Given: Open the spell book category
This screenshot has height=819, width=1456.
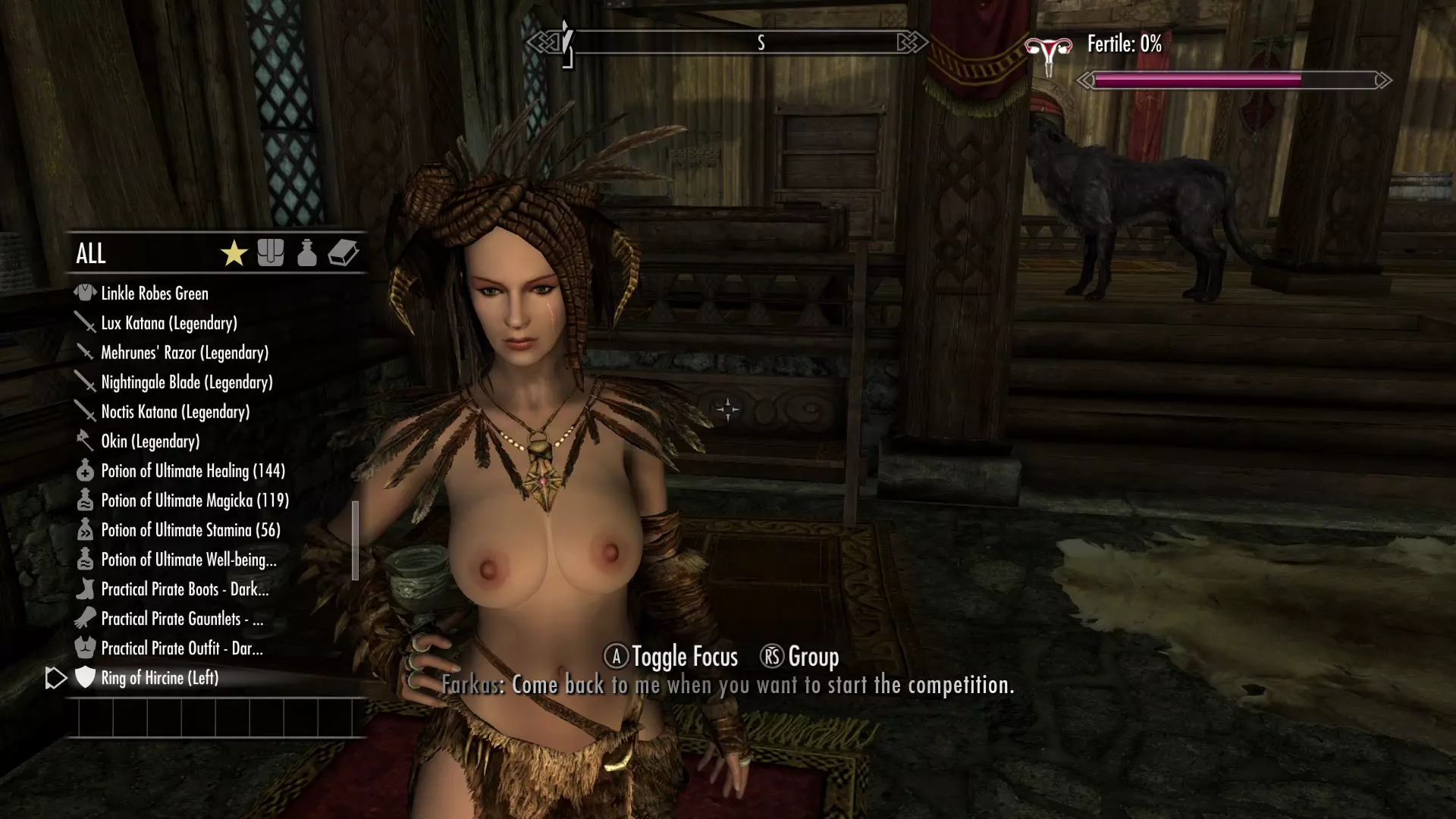Looking at the screenshot, I should 344,253.
